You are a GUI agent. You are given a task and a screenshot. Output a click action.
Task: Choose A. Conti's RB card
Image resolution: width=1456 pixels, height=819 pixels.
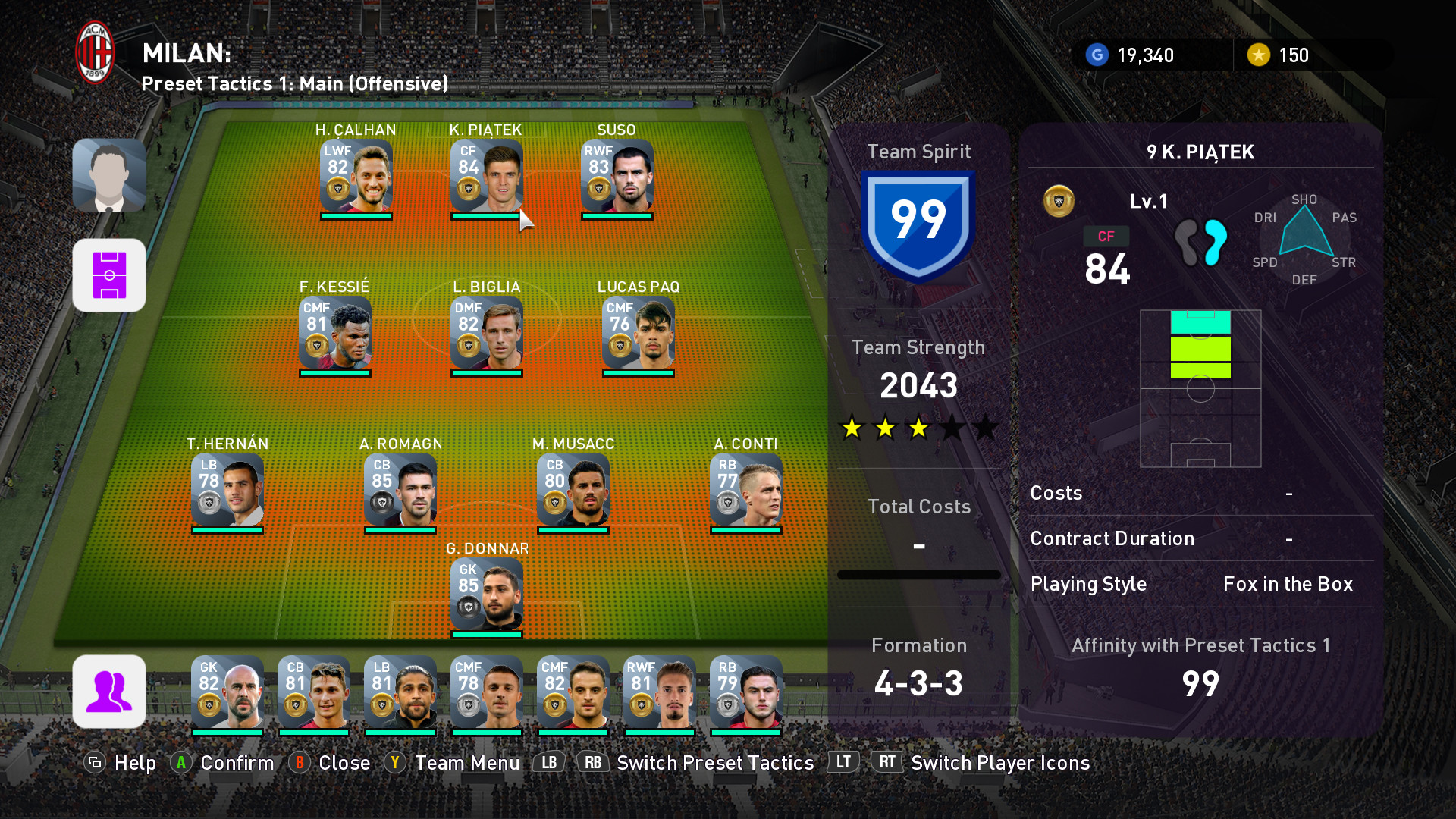[x=745, y=490]
